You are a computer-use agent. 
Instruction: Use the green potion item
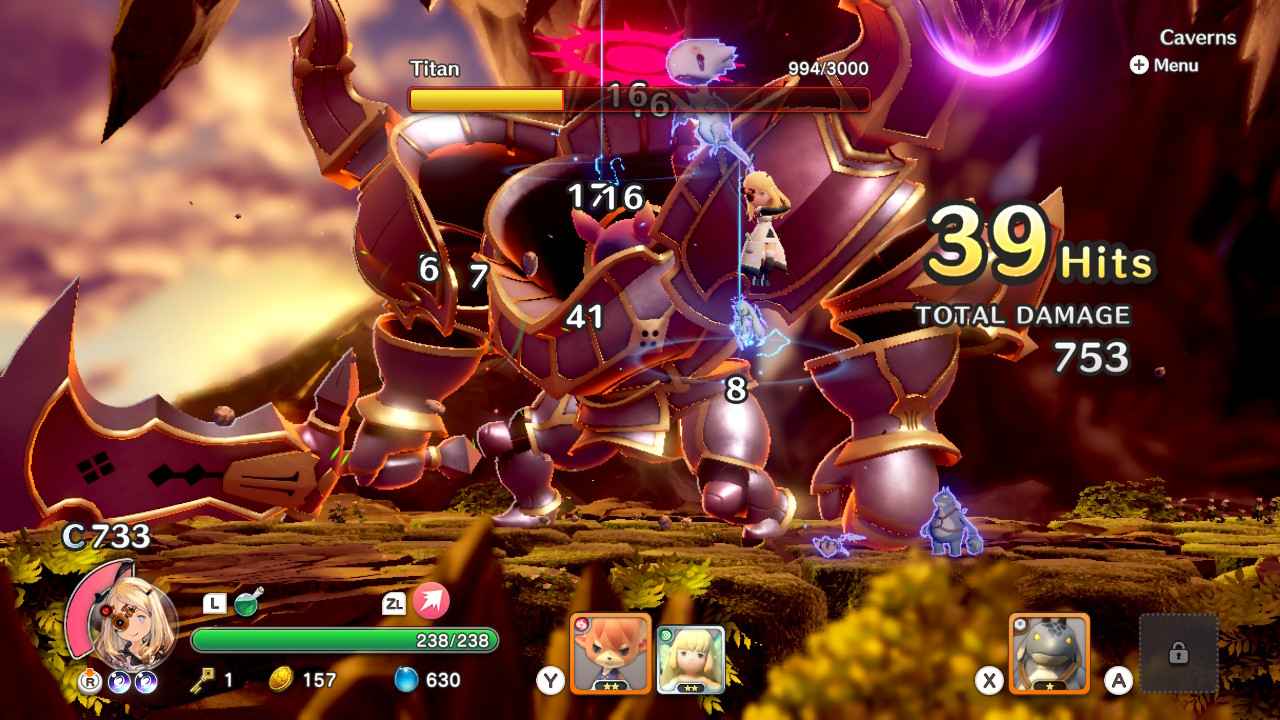tap(248, 602)
